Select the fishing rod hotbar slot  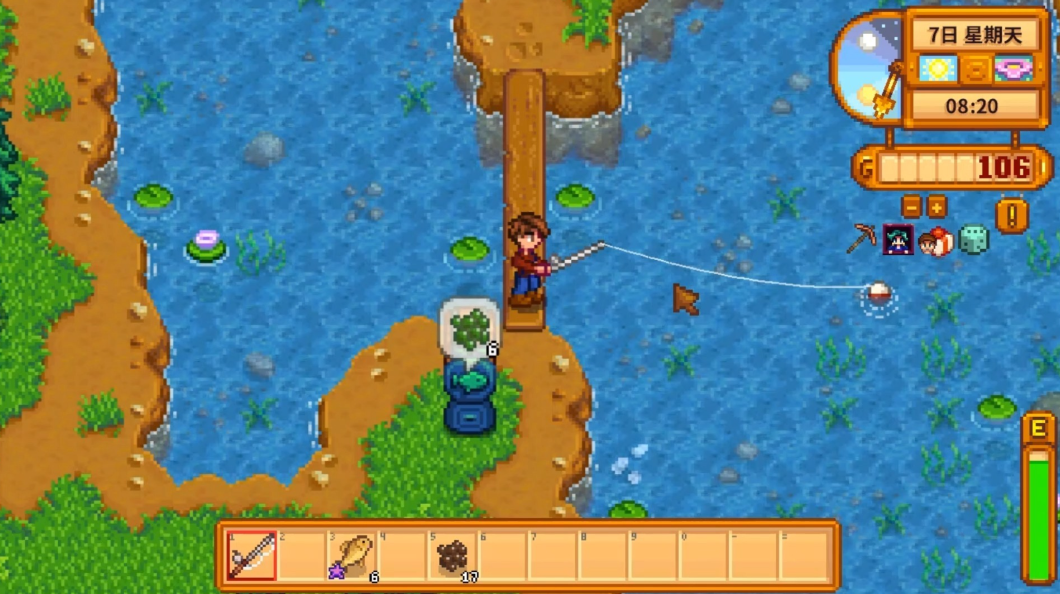pyautogui.click(x=251, y=556)
